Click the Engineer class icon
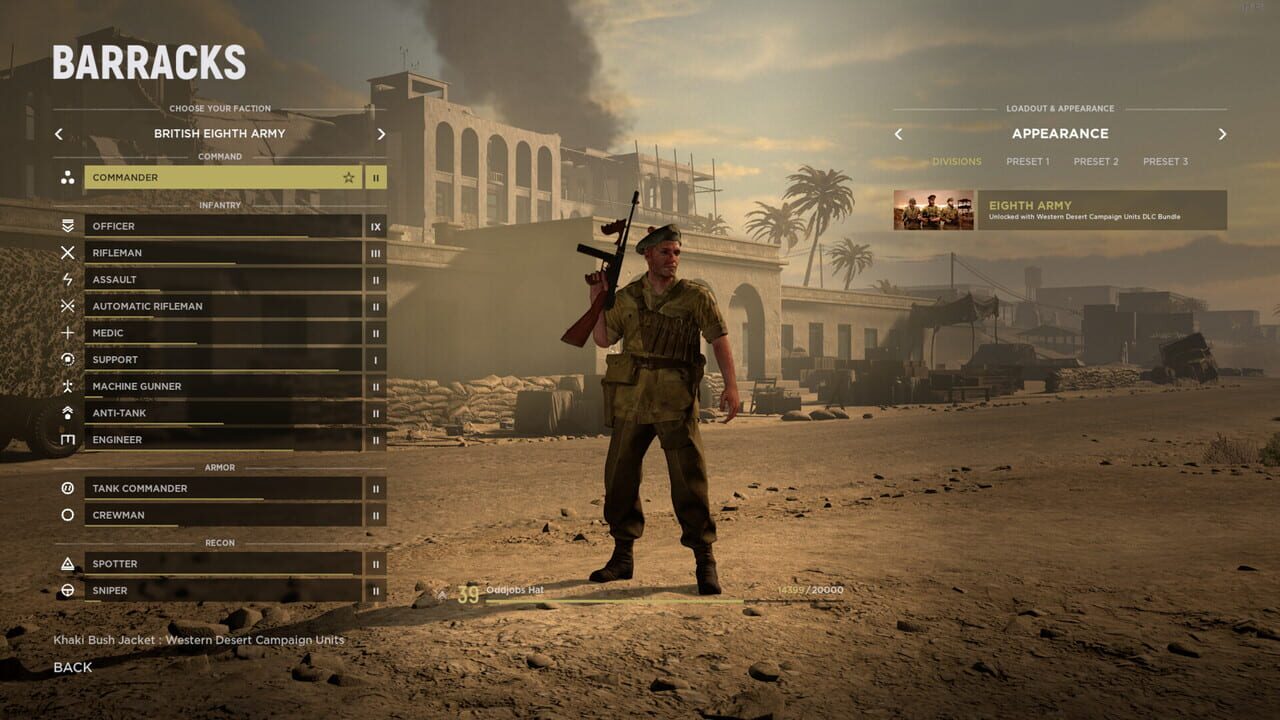Screen dimensions: 1280x720 click(x=68, y=440)
